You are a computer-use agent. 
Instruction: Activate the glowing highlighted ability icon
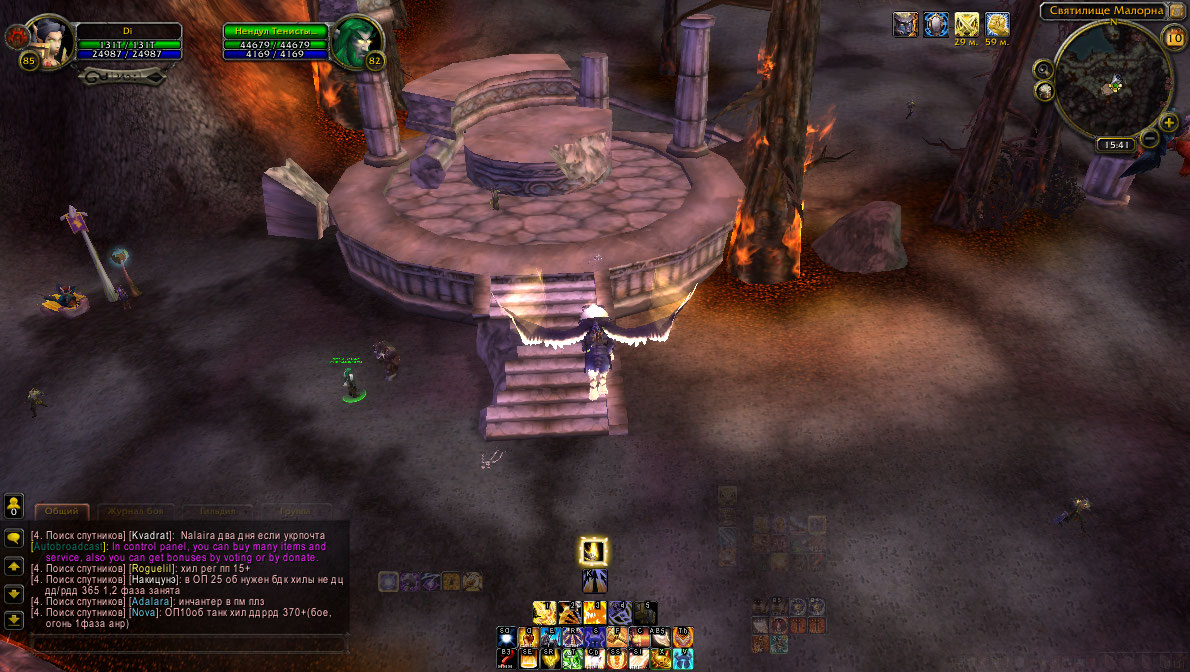click(594, 551)
